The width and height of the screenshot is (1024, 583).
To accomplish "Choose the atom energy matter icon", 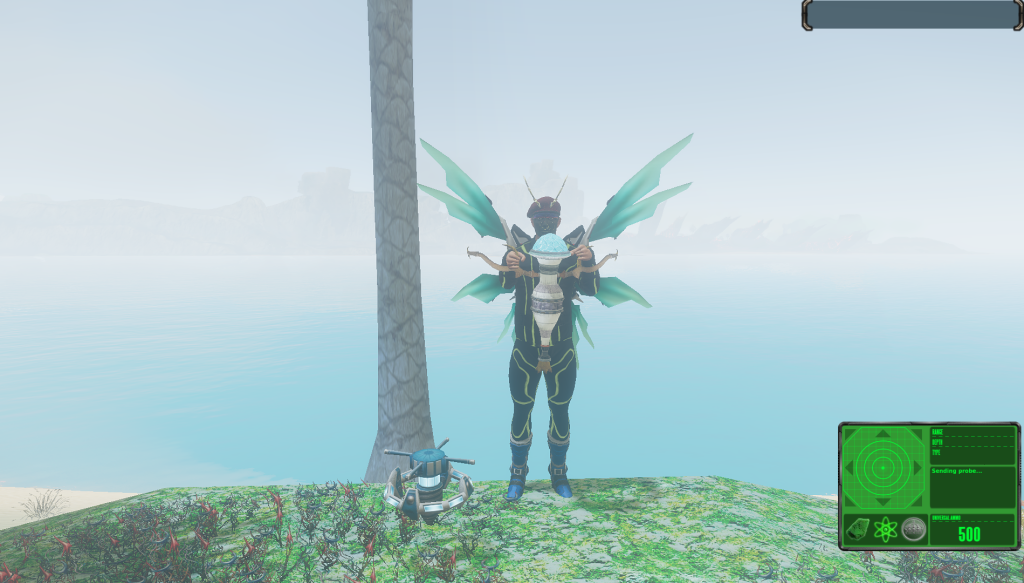I will tap(885, 530).
